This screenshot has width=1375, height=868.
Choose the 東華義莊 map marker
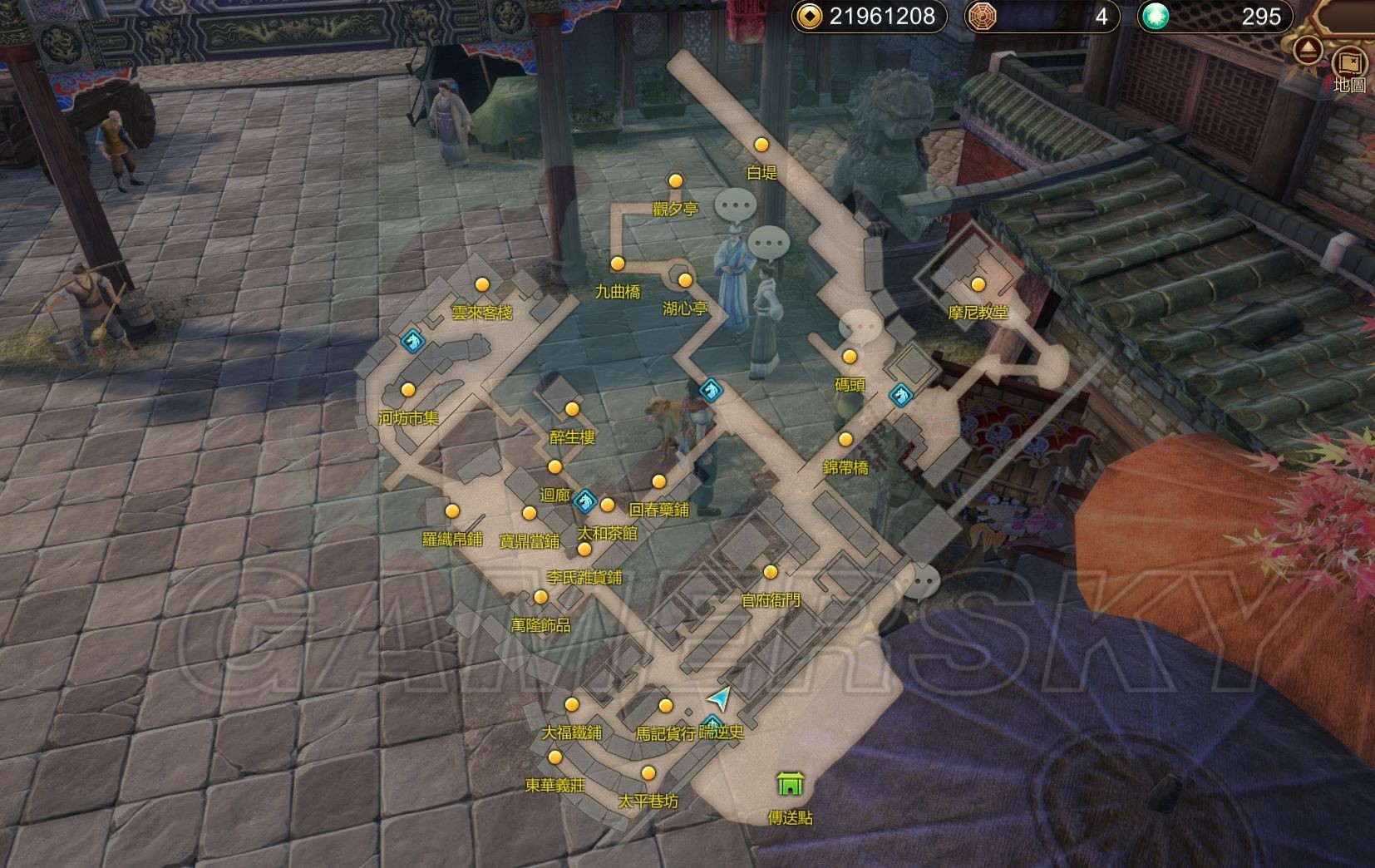tap(554, 757)
